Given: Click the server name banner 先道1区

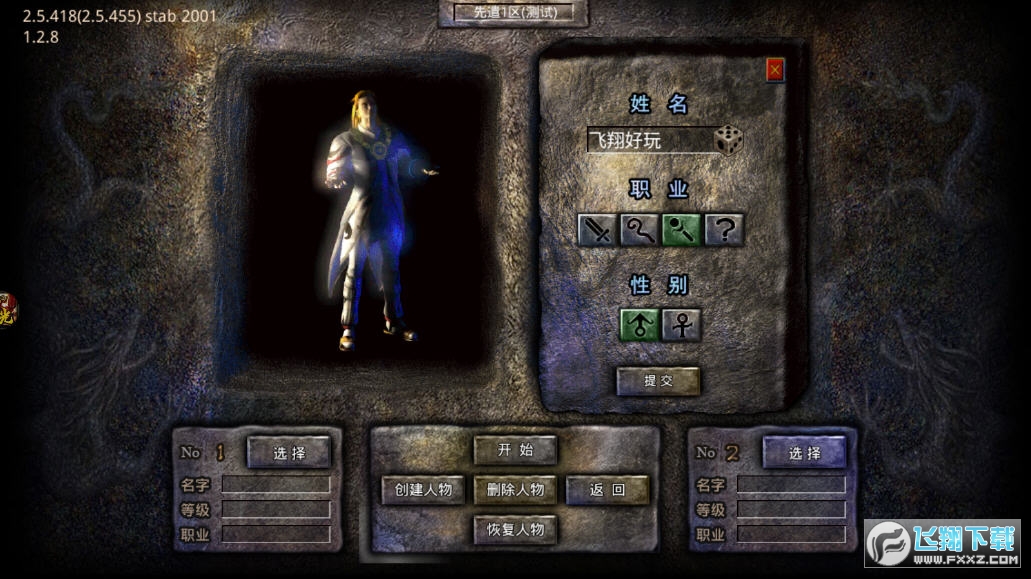Looking at the screenshot, I should point(515,13).
